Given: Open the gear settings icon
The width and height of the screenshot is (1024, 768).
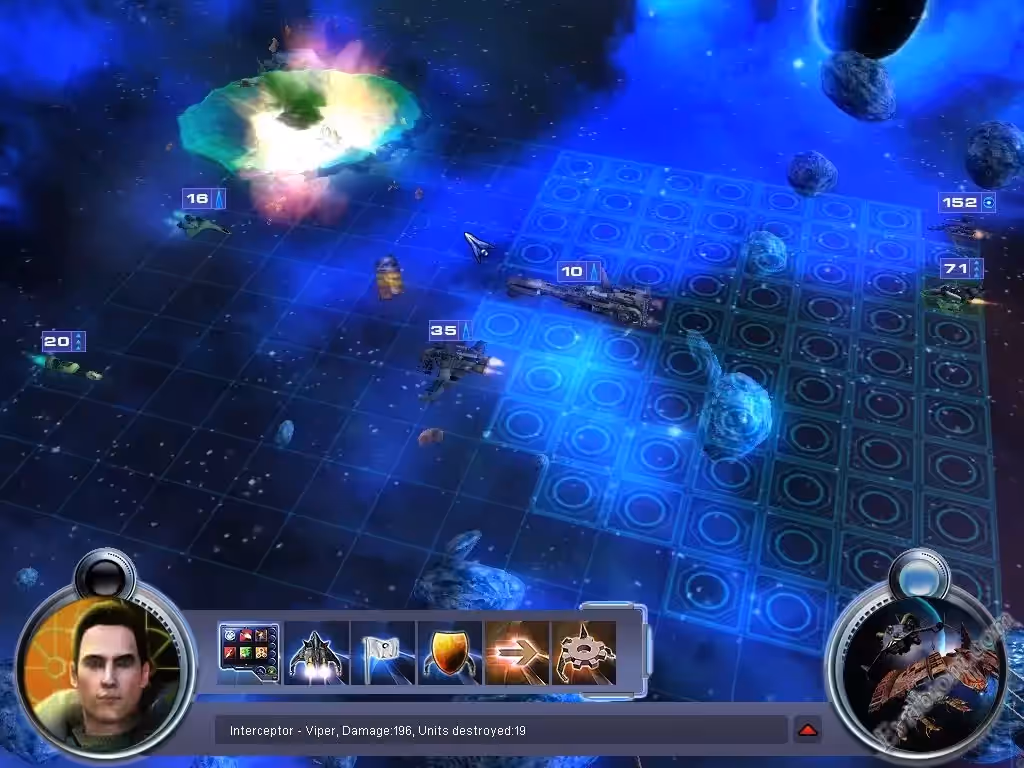Looking at the screenshot, I should coord(583,653).
